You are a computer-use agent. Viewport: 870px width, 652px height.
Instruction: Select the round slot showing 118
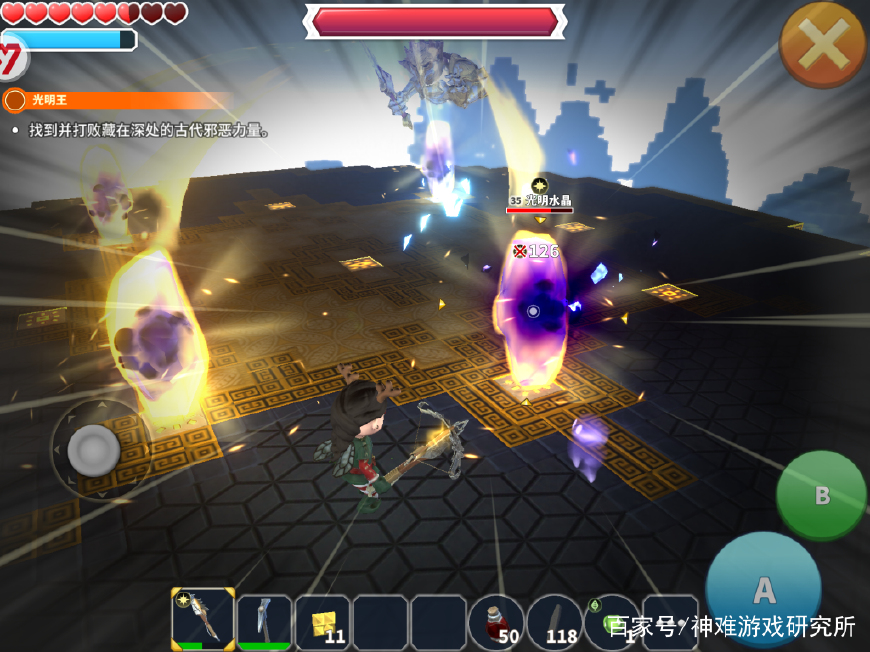coord(554,622)
